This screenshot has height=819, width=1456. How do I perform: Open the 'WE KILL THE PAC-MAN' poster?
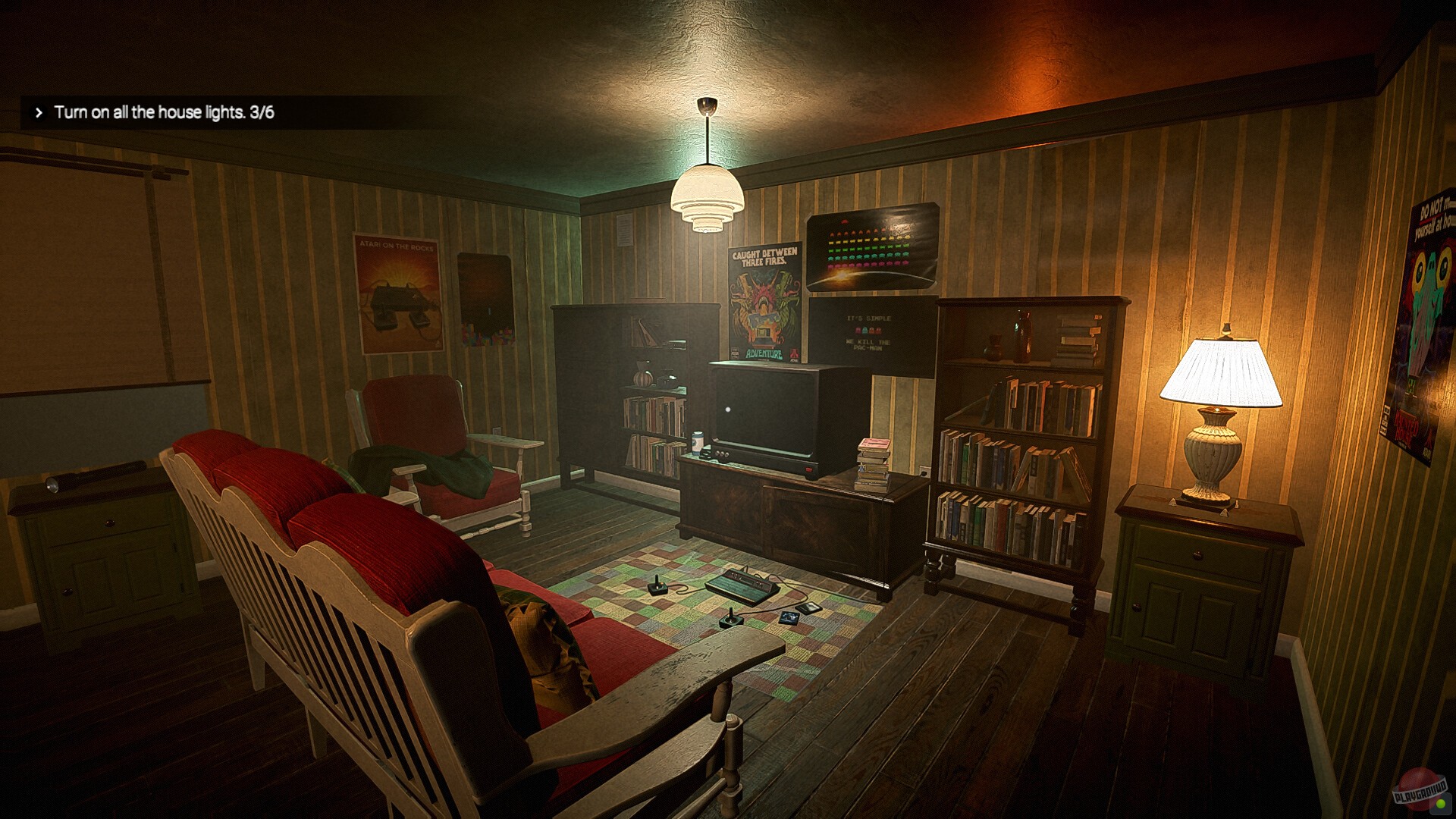(x=867, y=331)
